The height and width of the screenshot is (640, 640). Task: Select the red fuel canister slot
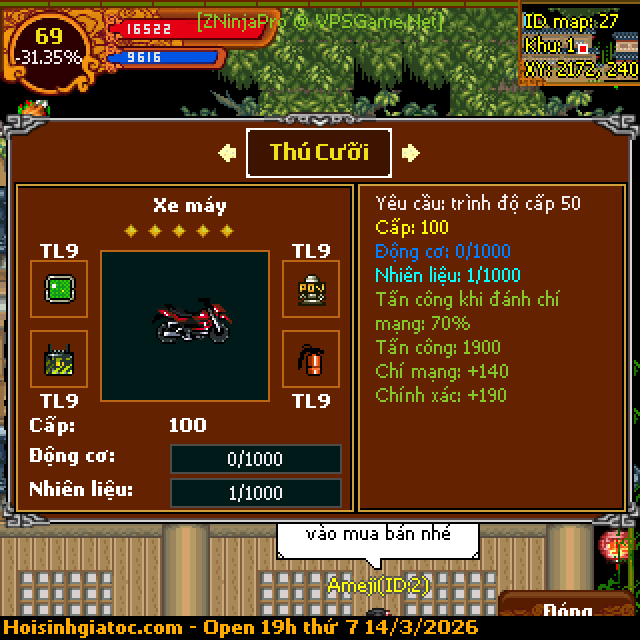[x=310, y=359]
